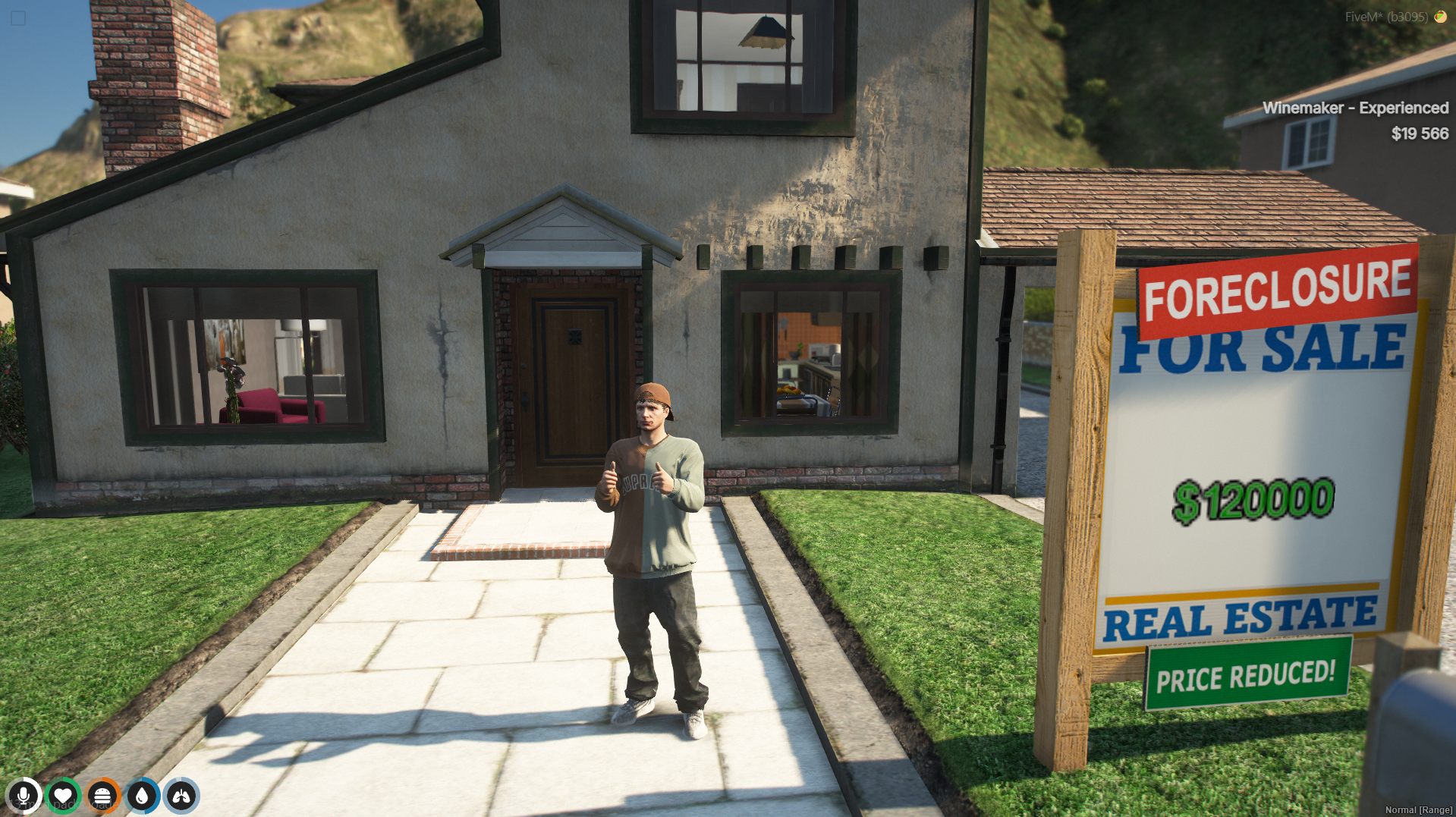Viewport: 1456px width, 817px height.
Task: Select the water drop thirst icon
Action: click(142, 796)
